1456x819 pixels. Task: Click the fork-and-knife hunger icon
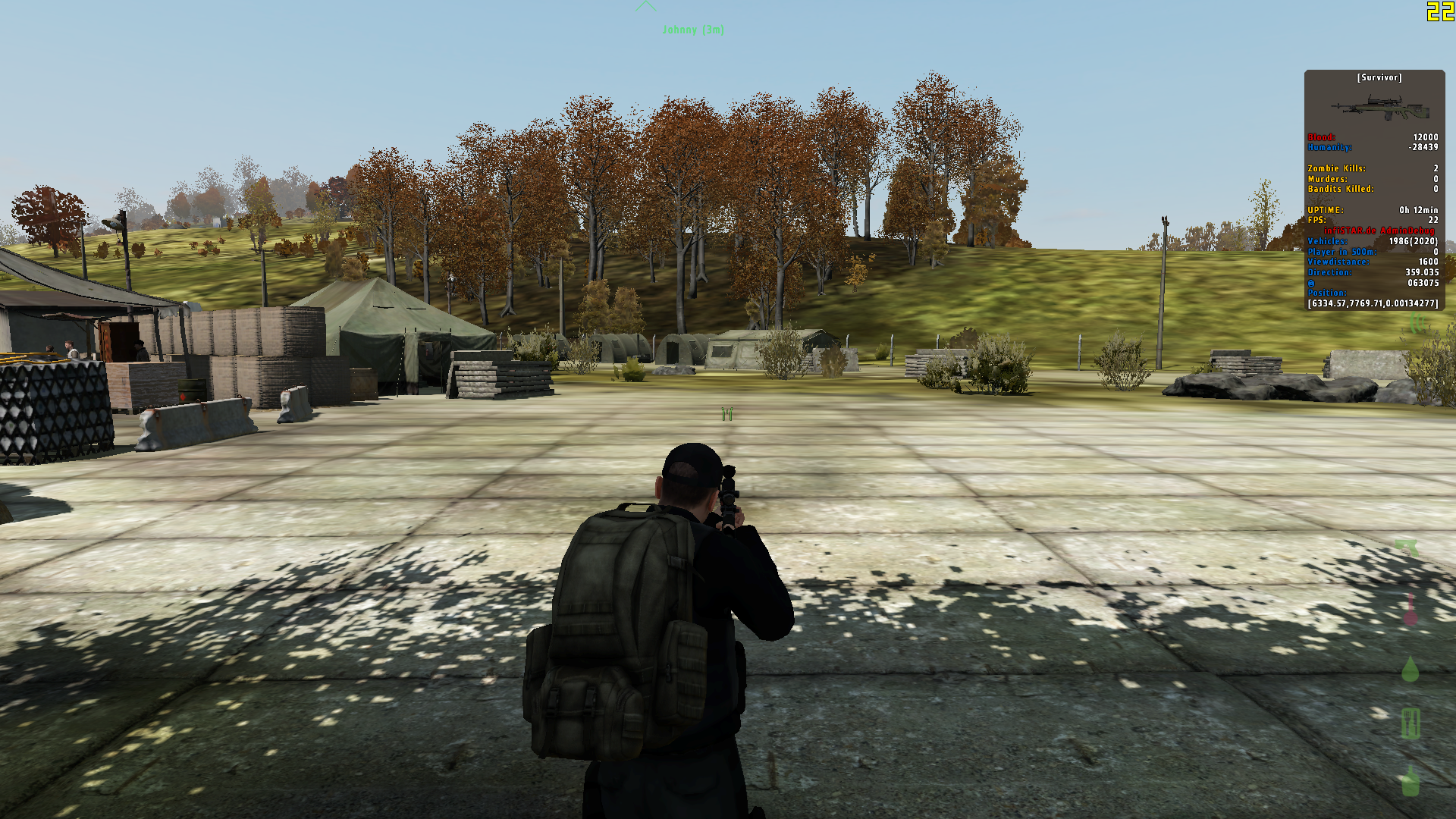pyautogui.click(x=1410, y=723)
